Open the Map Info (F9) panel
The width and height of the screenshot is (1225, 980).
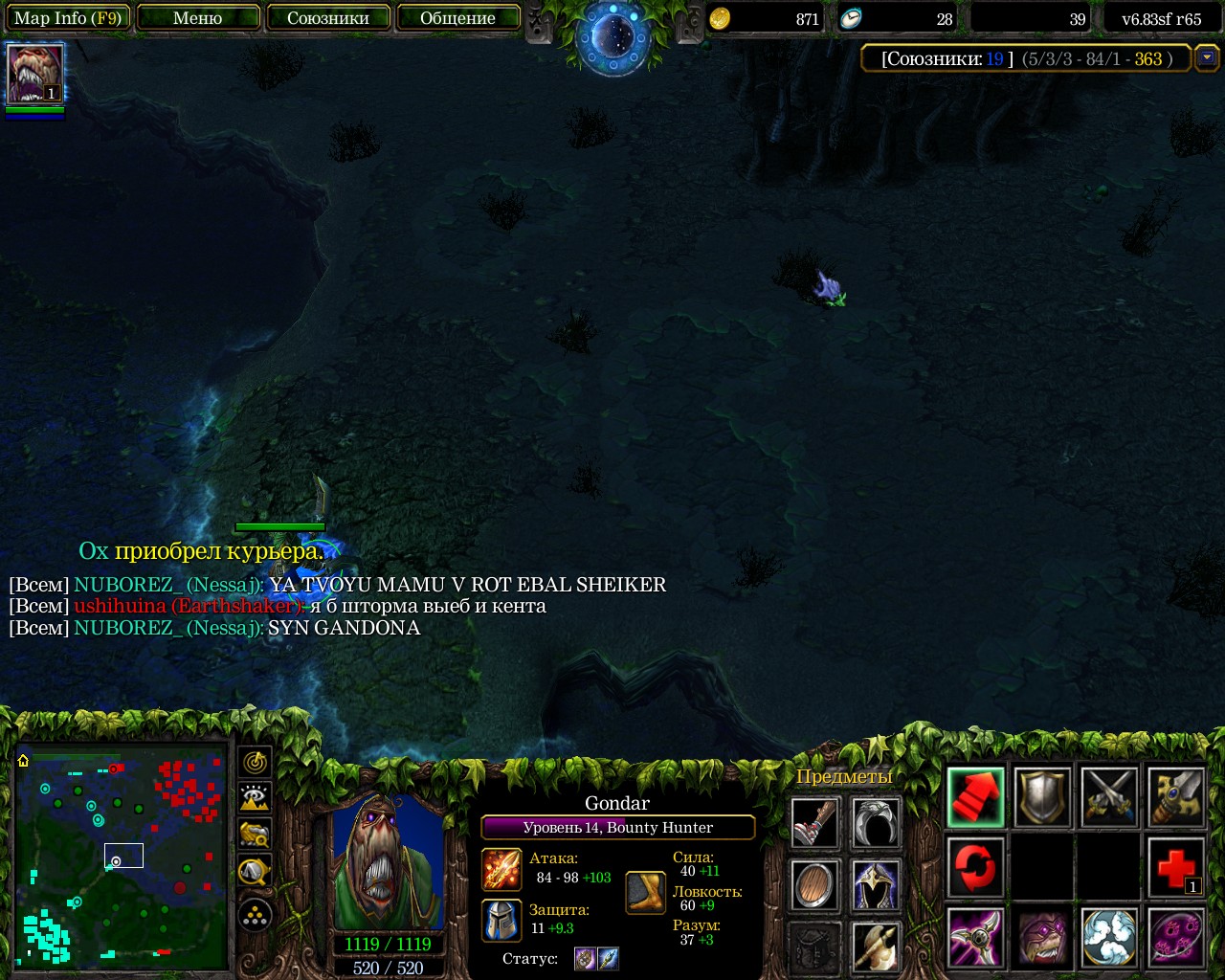tap(67, 18)
